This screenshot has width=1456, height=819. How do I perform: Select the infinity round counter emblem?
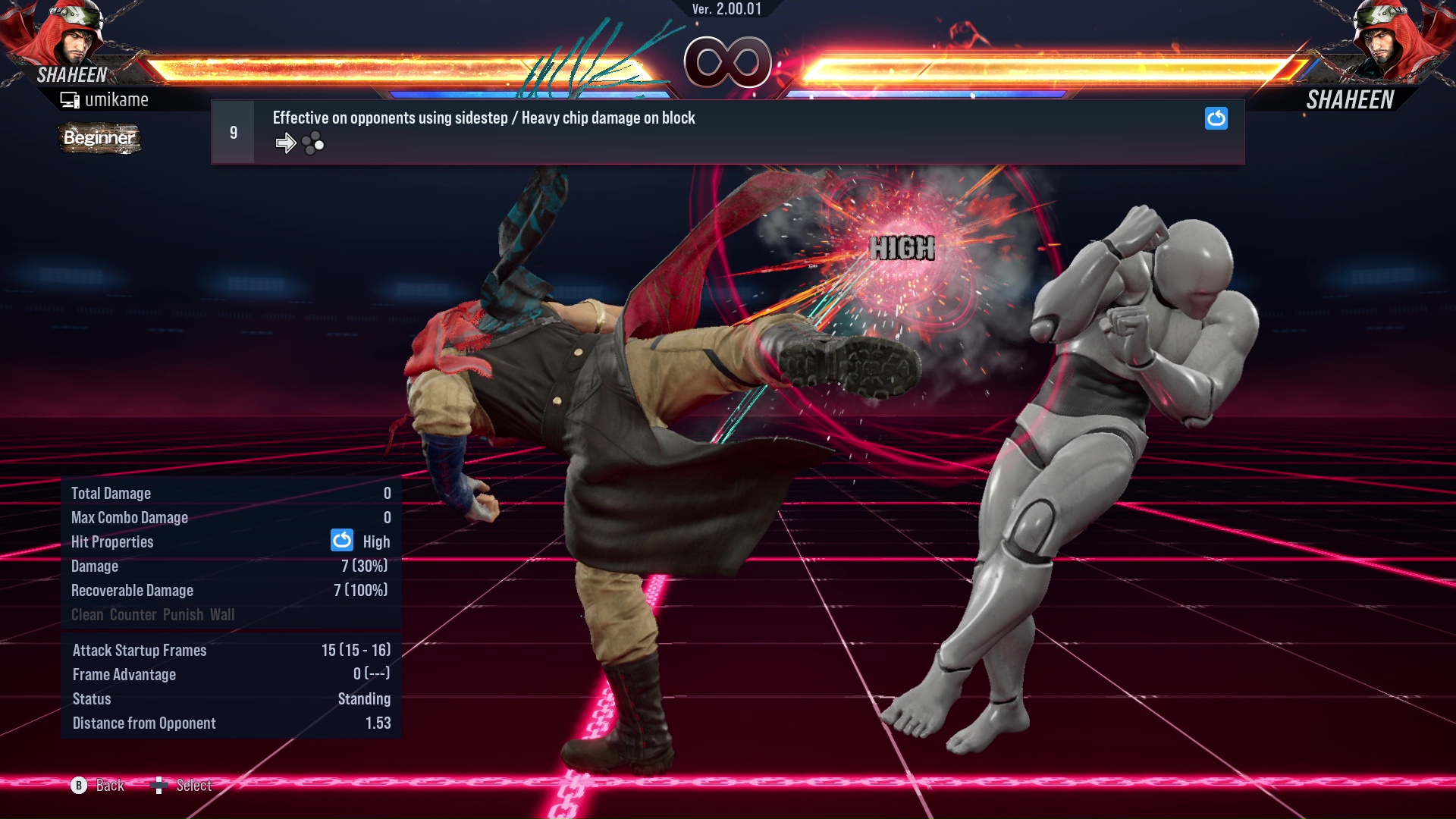click(726, 62)
